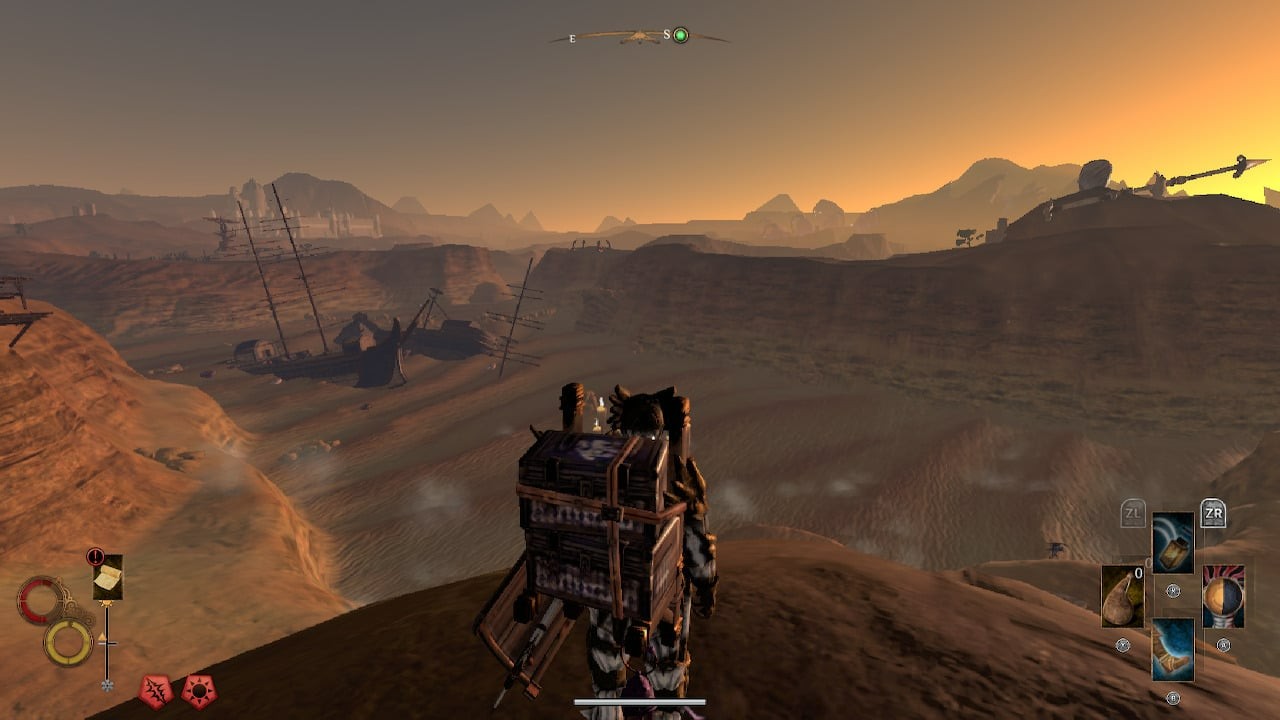Switch to the ZL quickslot set
This screenshot has height=720, width=1280.
tap(1131, 512)
